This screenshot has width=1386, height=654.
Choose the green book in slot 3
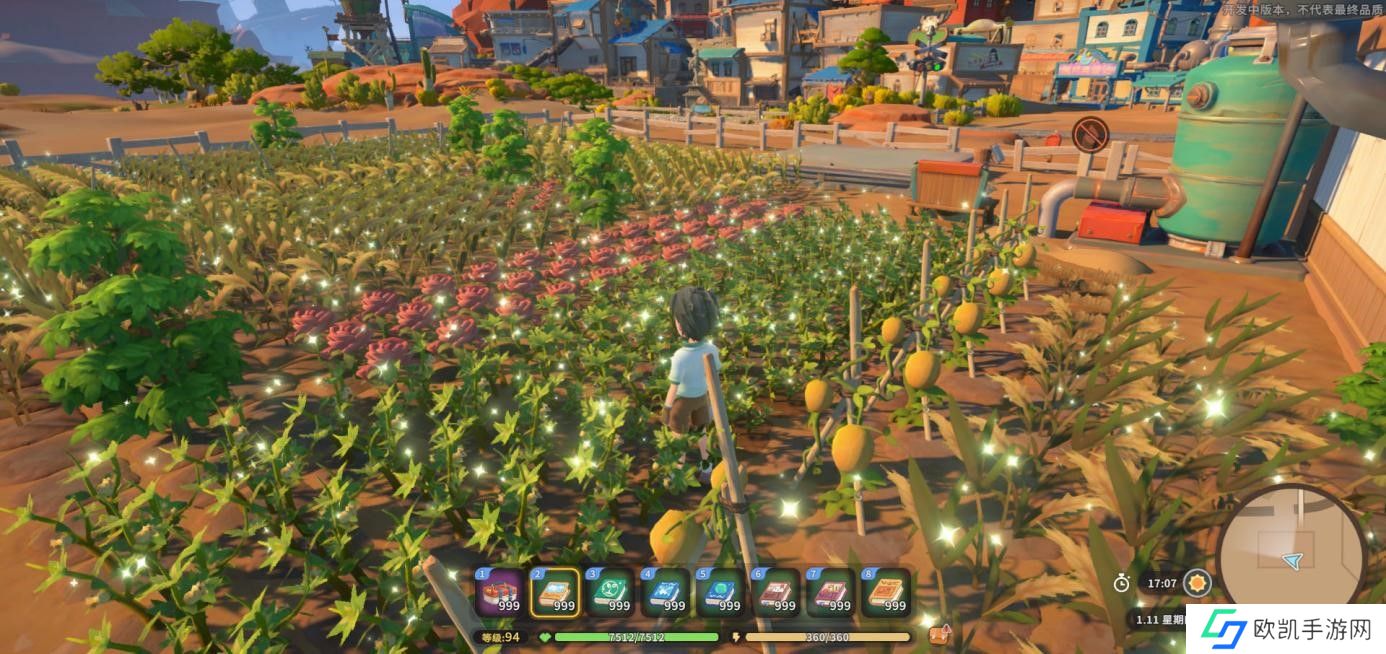click(x=611, y=592)
